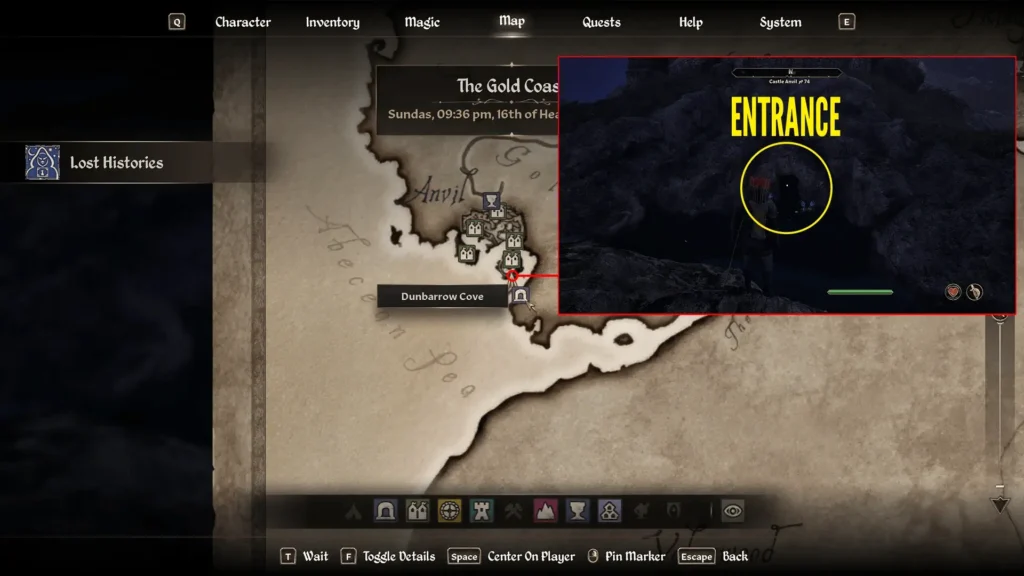
Task: Toggle the yellow compass wheel map filter
Action: [449, 511]
